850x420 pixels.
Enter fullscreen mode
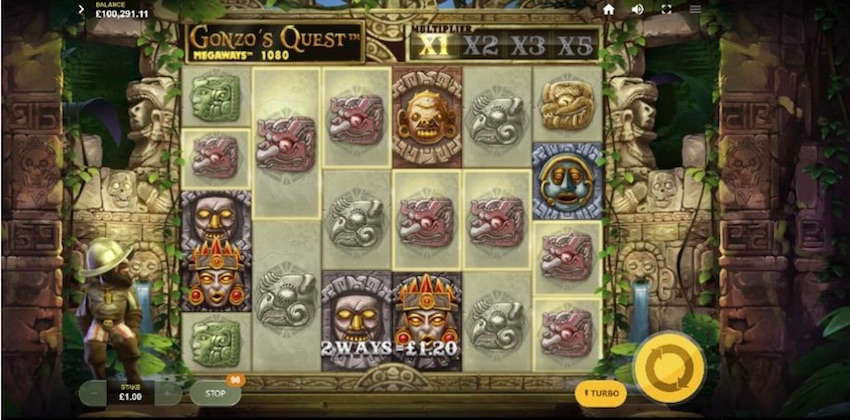[666, 9]
